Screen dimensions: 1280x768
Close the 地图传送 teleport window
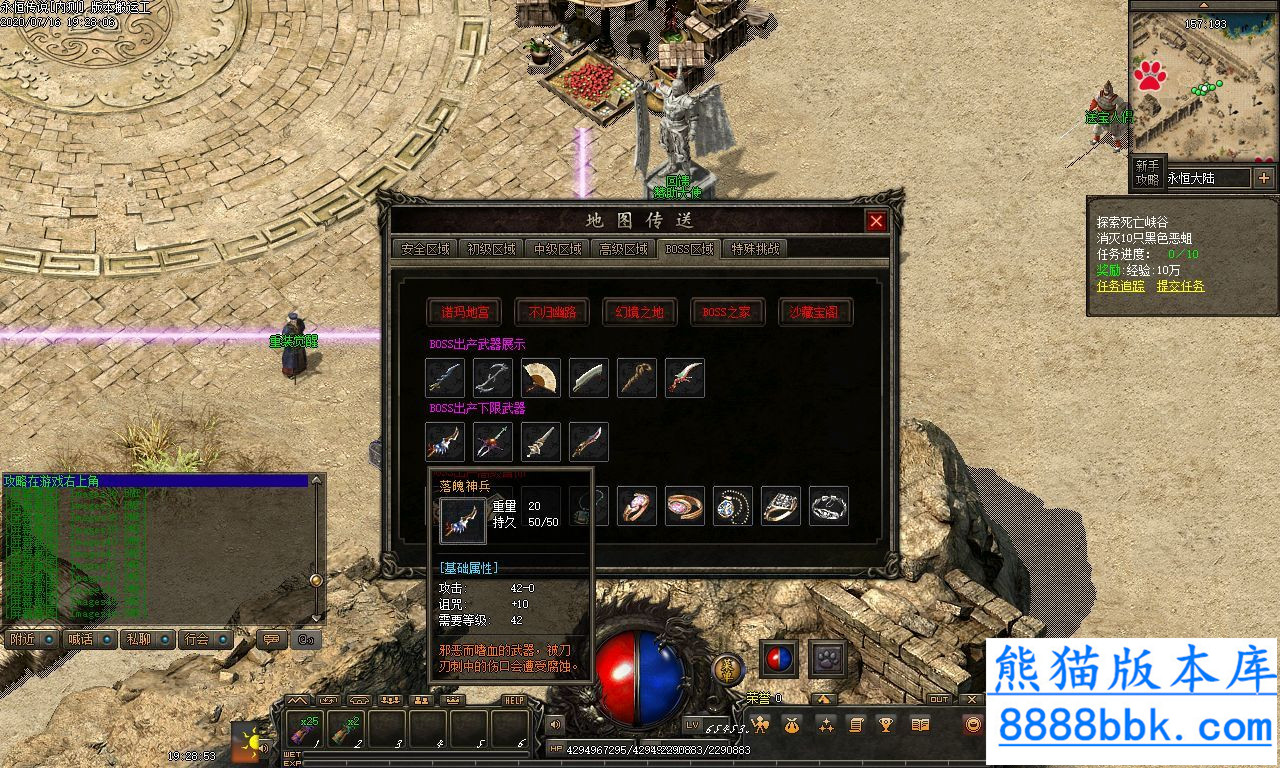pos(876,221)
